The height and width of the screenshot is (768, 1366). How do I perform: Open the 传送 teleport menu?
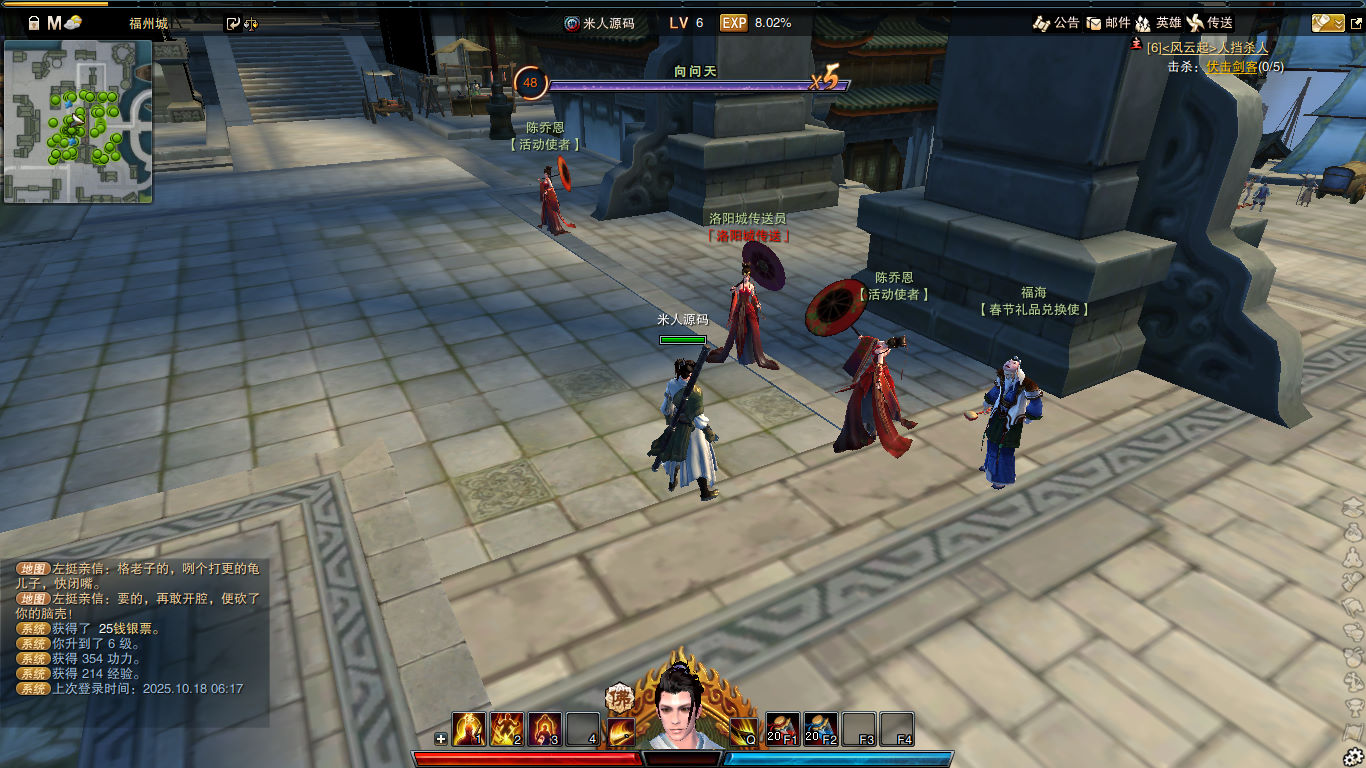coord(1209,22)
